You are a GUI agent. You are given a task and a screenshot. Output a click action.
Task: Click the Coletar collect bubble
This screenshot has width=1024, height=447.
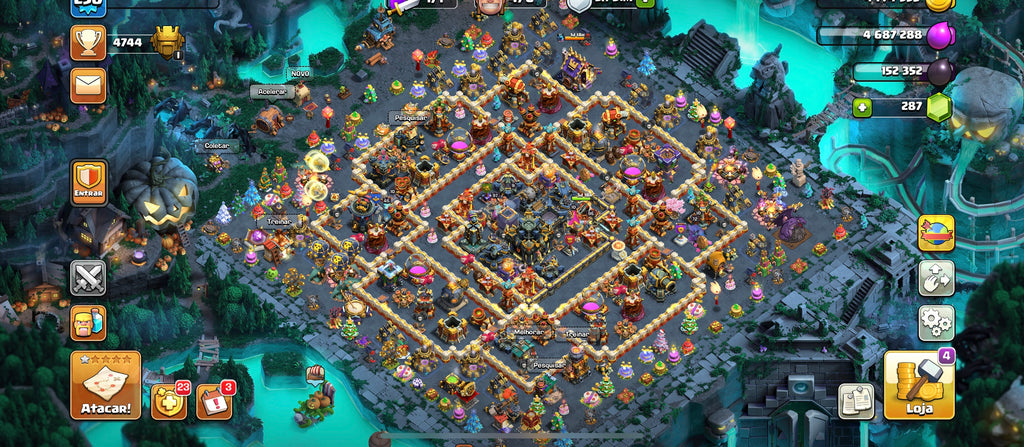pyautogui.click(x=217, y=146)
